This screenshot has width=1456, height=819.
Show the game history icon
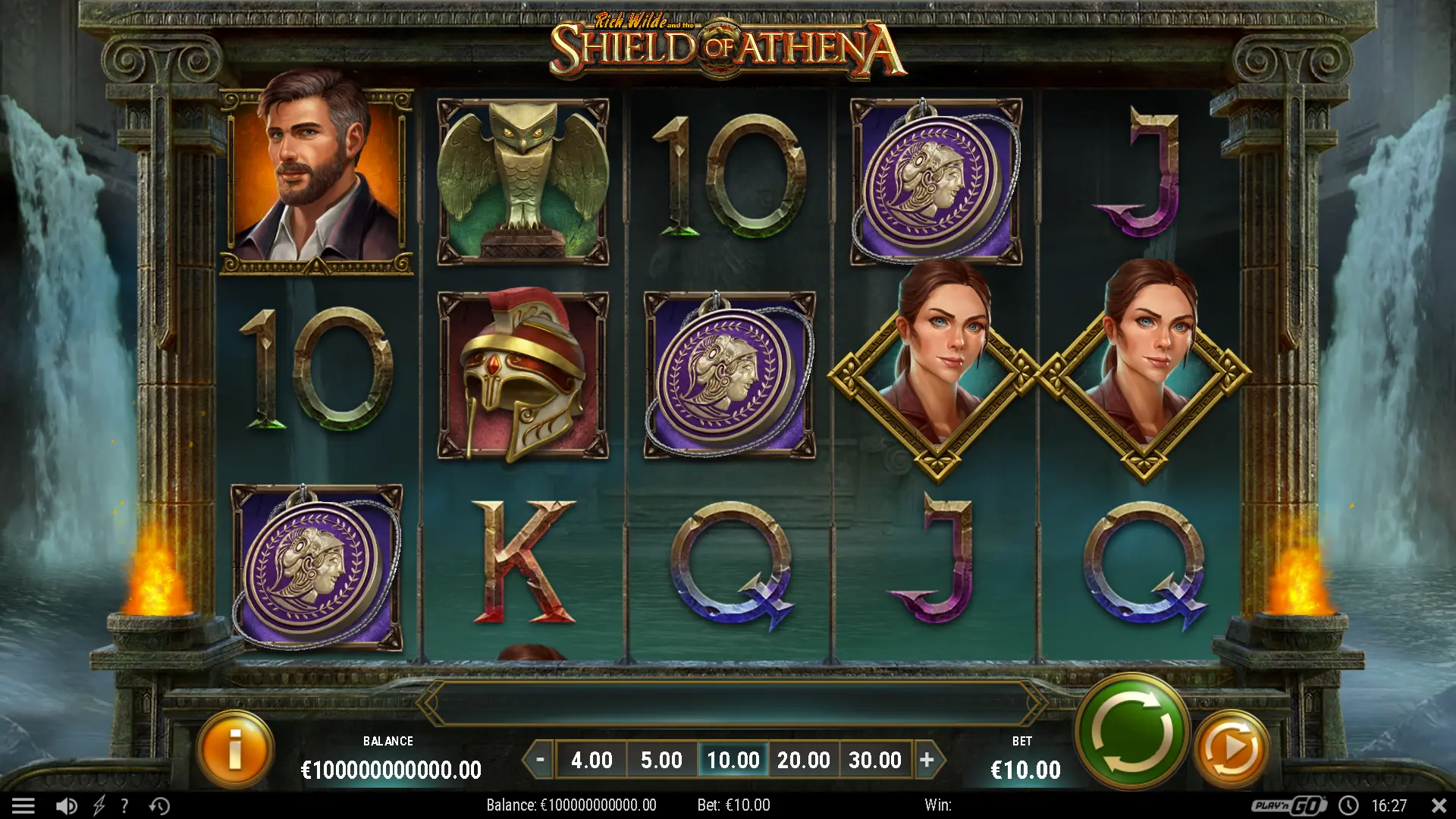click(x=159, y=805)
